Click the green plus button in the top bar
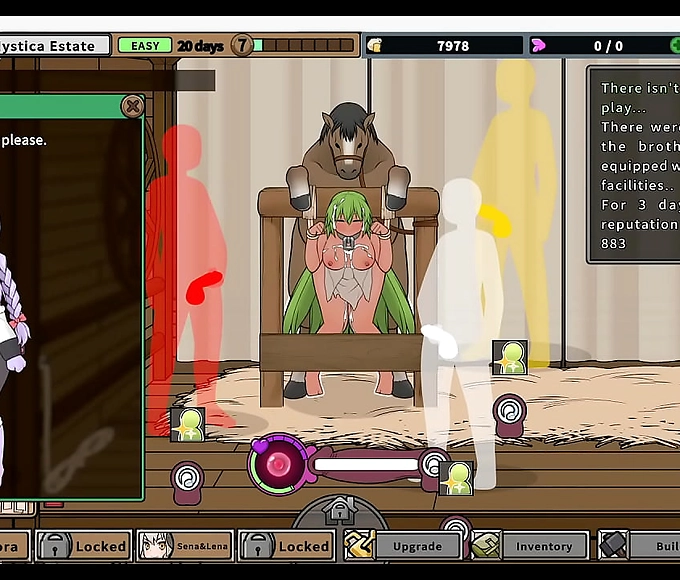The image size is (680, 580). click(676, 46)
